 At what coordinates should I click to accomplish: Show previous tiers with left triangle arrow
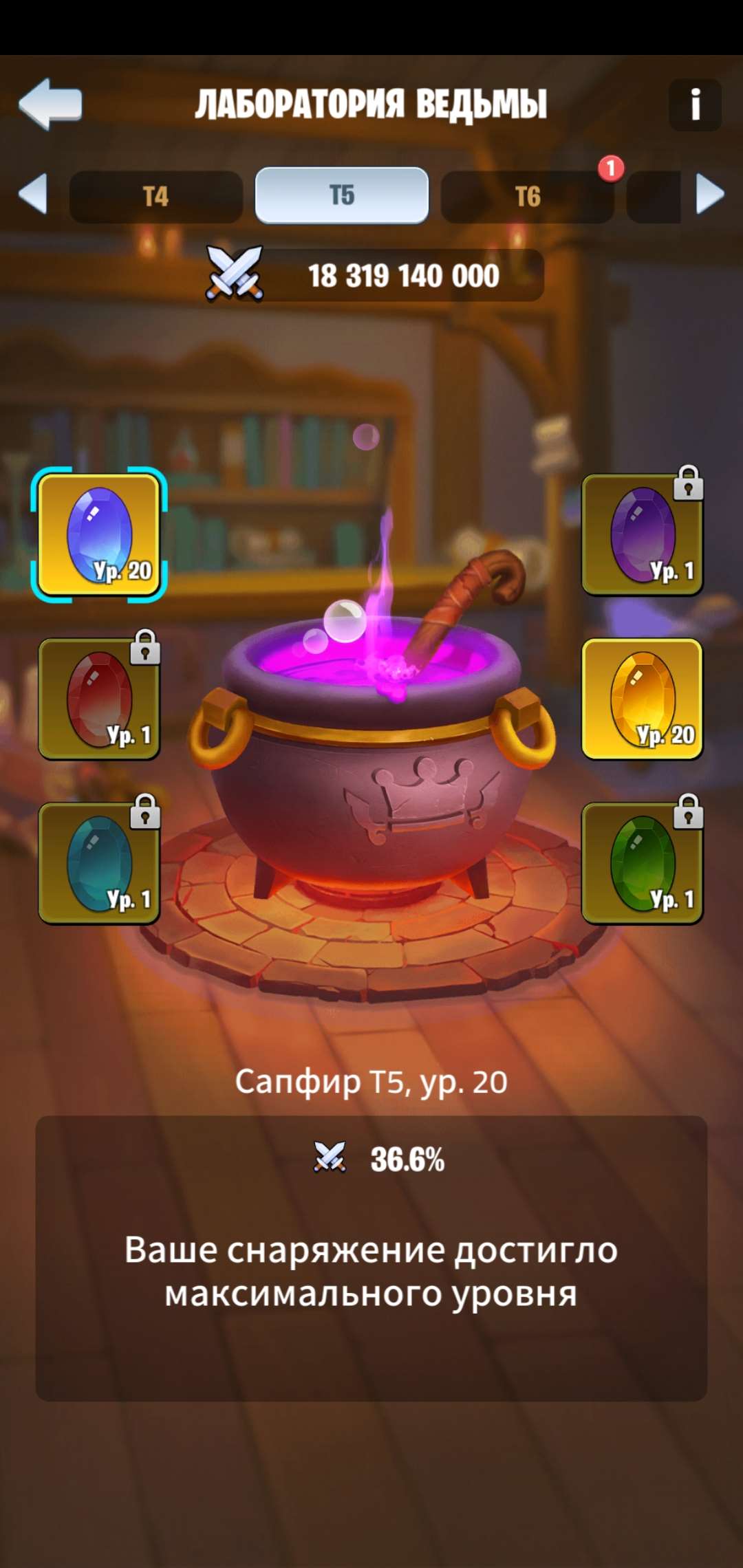pos(33,194)
